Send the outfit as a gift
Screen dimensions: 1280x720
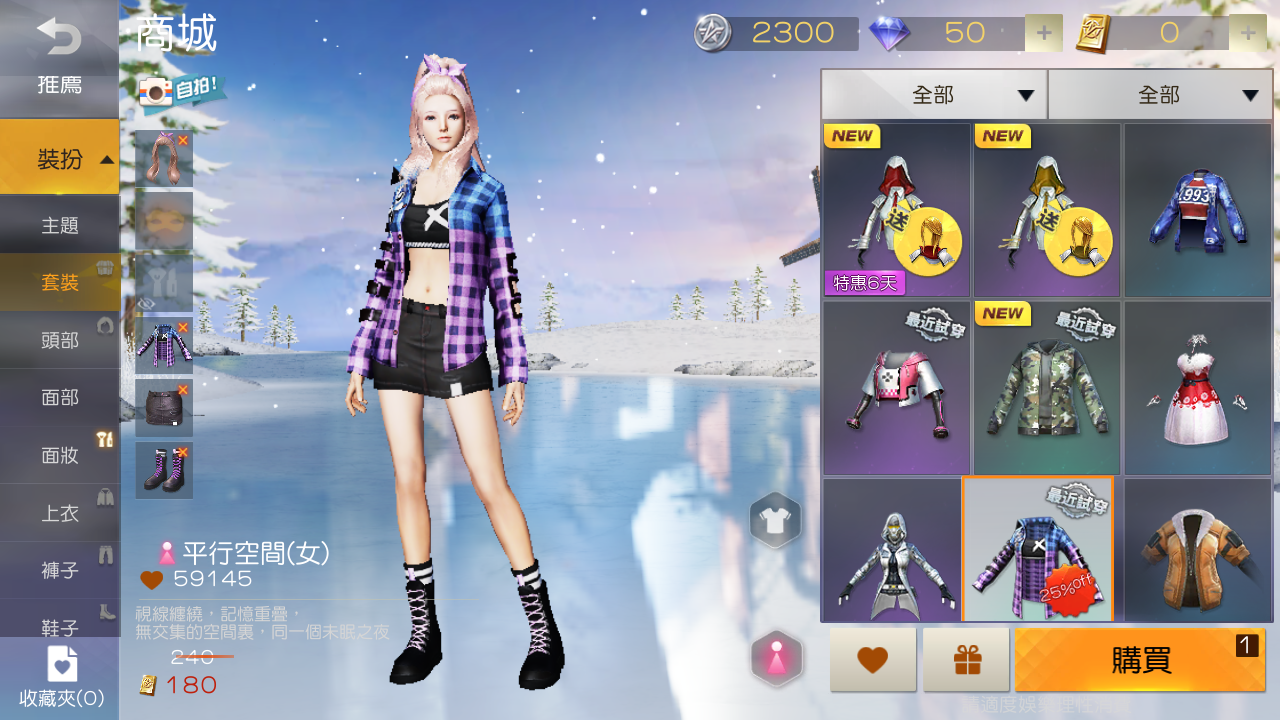tap(966, 660)
